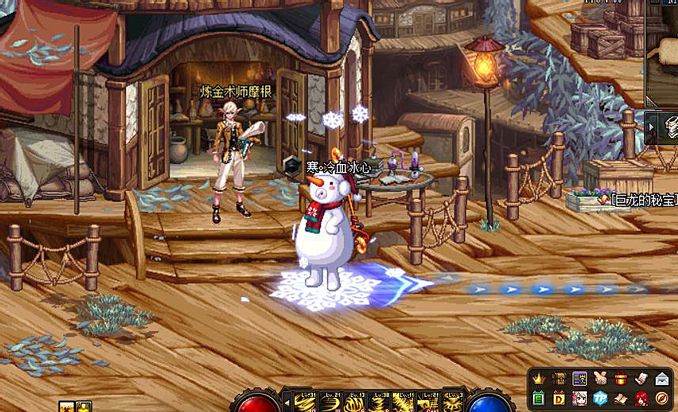Open the open-book icon
The width and height of the screenshot is (678, 412).
click(620, 398)
